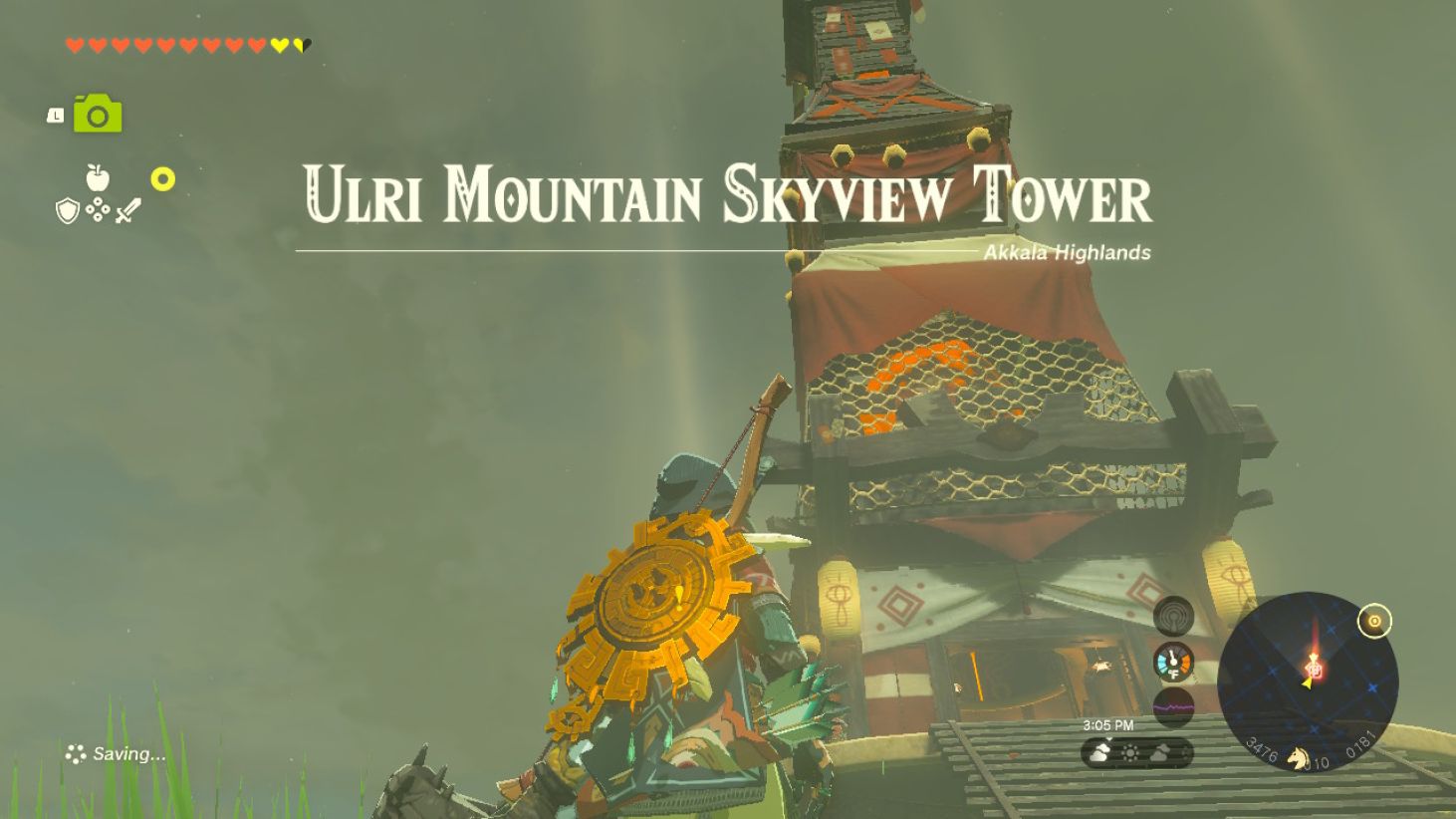Toggle the sunny weather forecast segment

coord(1130,753)
